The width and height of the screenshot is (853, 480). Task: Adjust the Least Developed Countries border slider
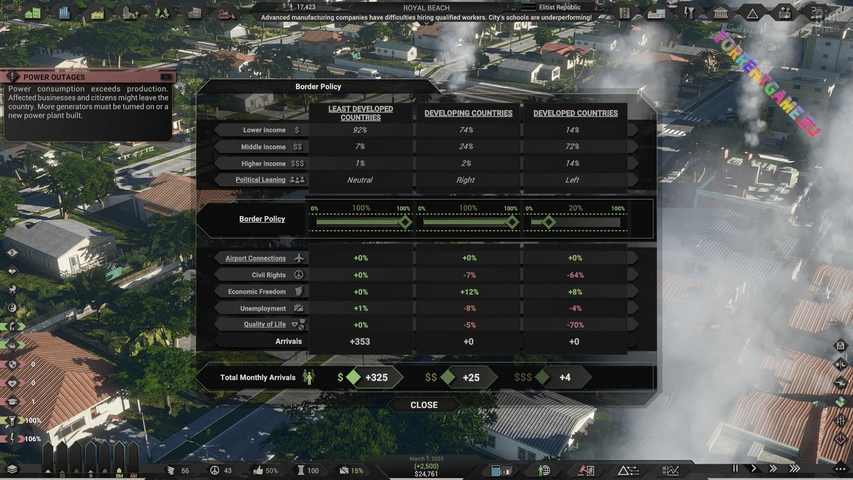pyautogui.click(x=405, y=222)
